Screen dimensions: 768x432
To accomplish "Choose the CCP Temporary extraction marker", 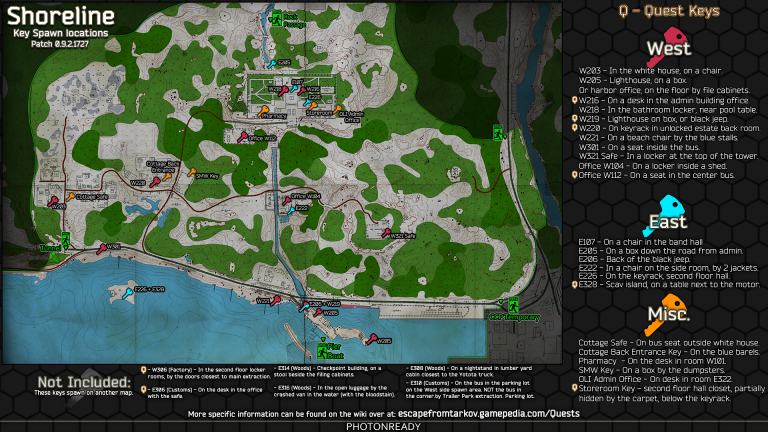I will [x=513, y=305].
